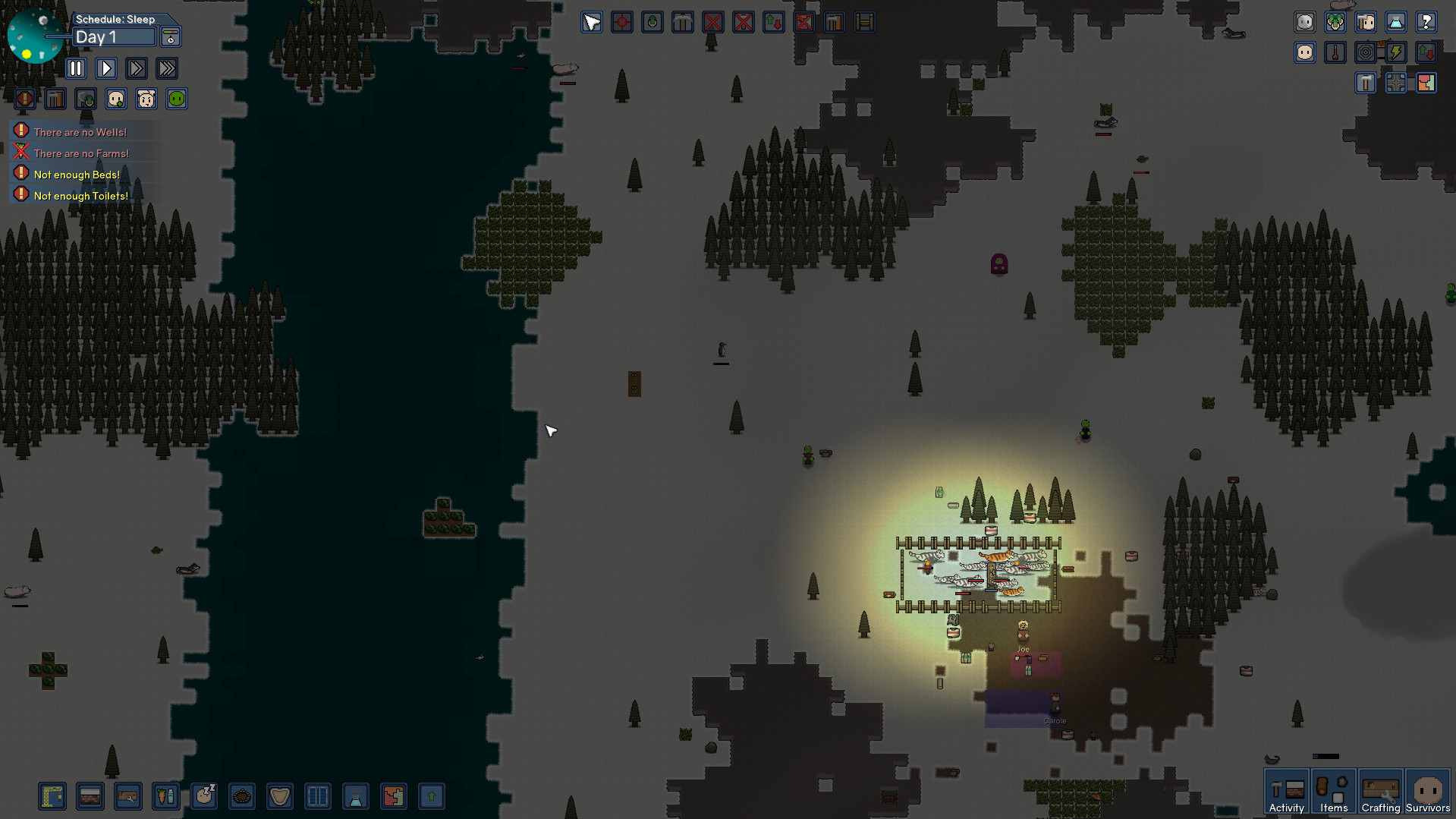Open the carrot farming menu
Screen dimensions: 1456x819
[x=166, y=796]
